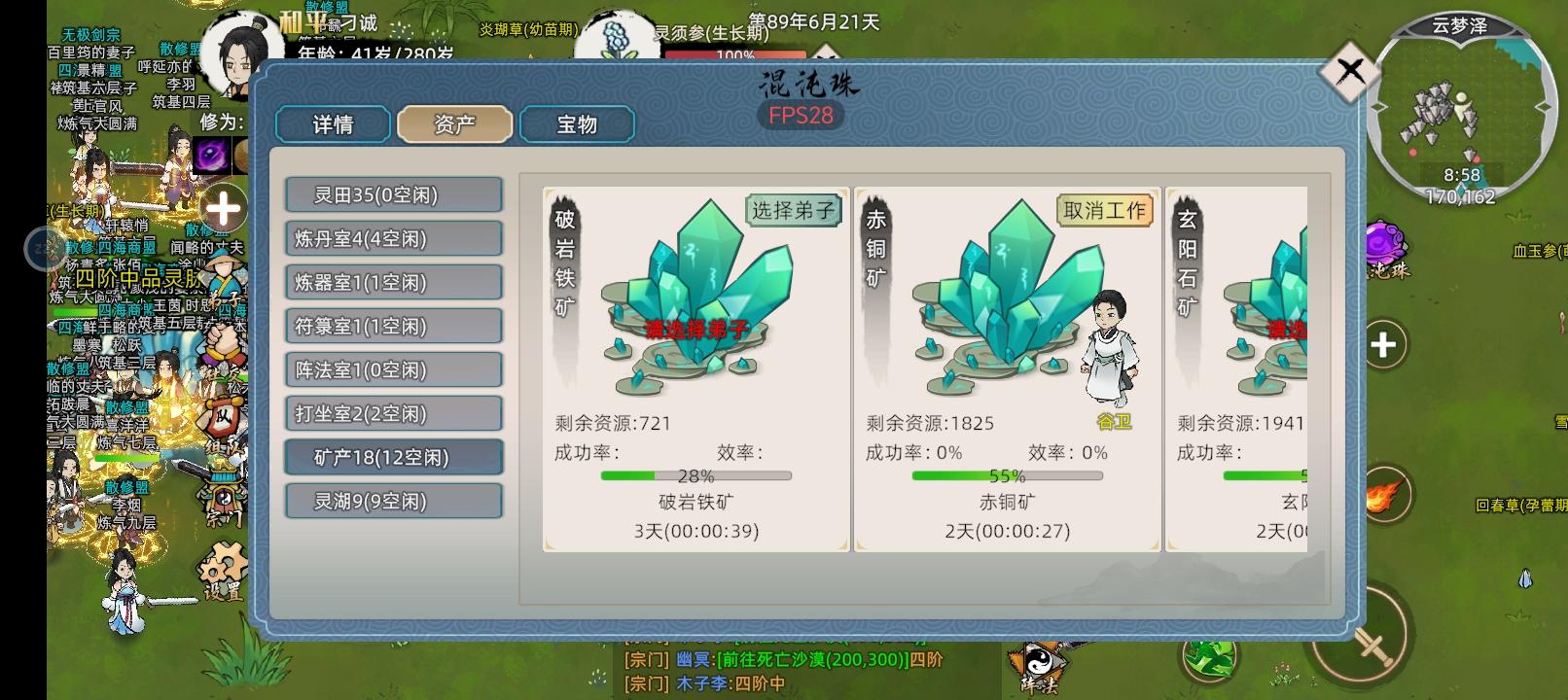Switch to the 详情 tab
Viewport: 1568px width, 700px height.
tap(332, 124)
